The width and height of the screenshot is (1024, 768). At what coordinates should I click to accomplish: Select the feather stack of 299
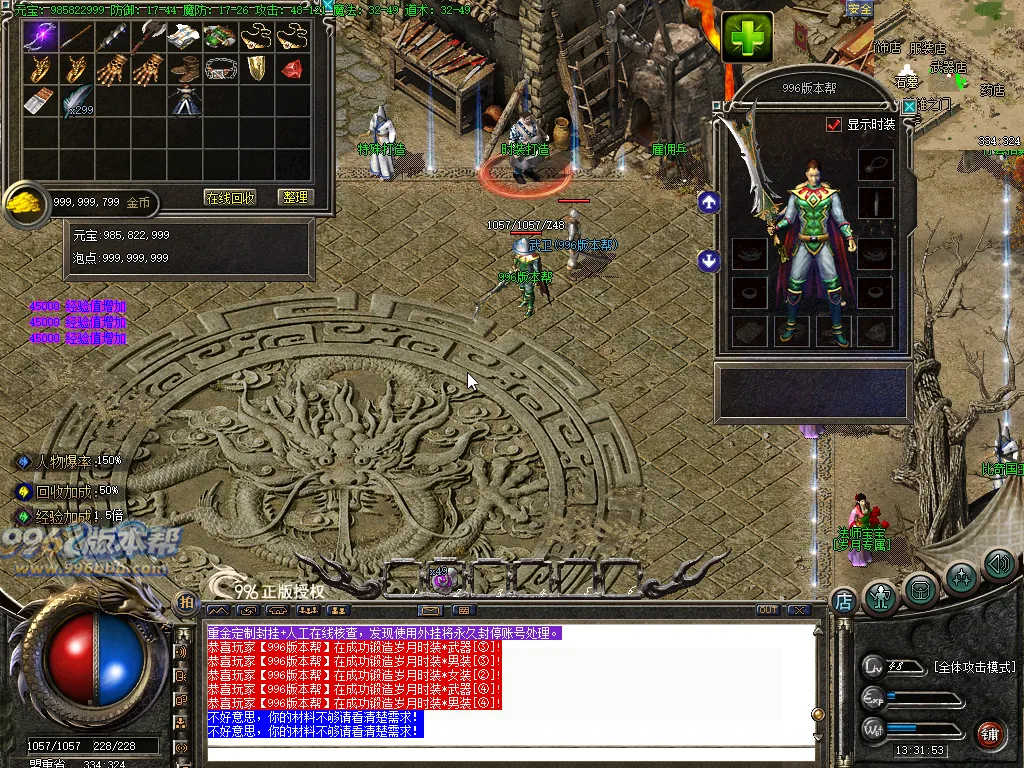pos(76,100)
